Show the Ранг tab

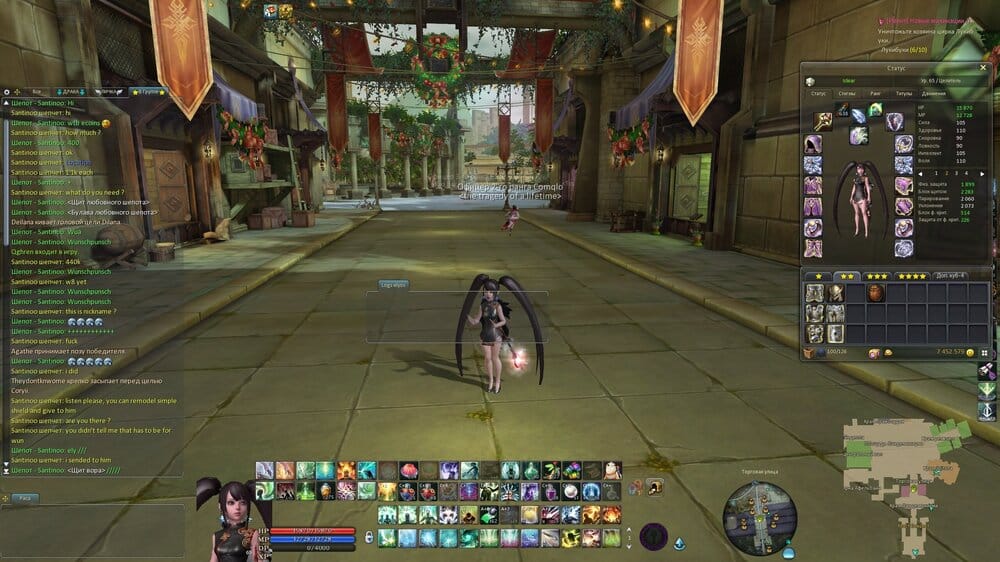coord(875,93)
